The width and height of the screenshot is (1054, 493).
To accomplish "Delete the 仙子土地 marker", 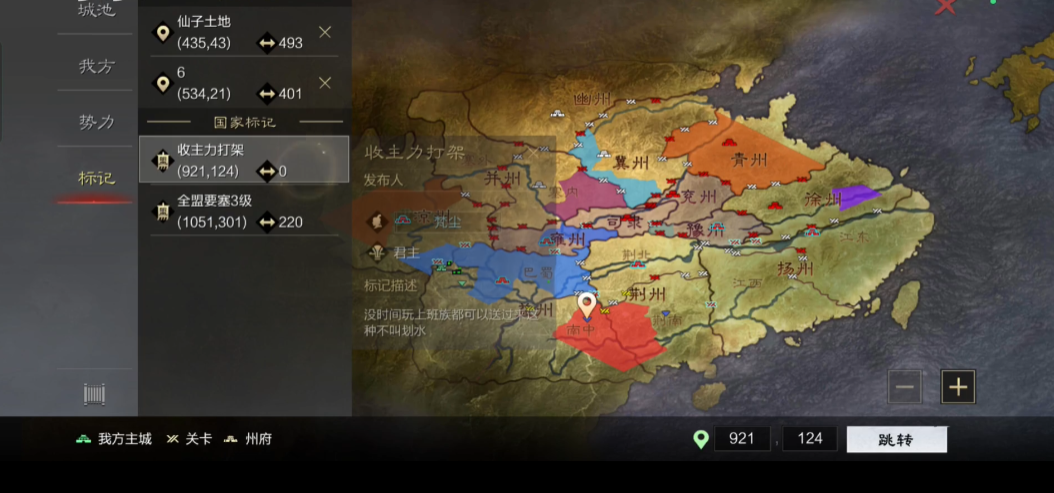I will 325,32.
